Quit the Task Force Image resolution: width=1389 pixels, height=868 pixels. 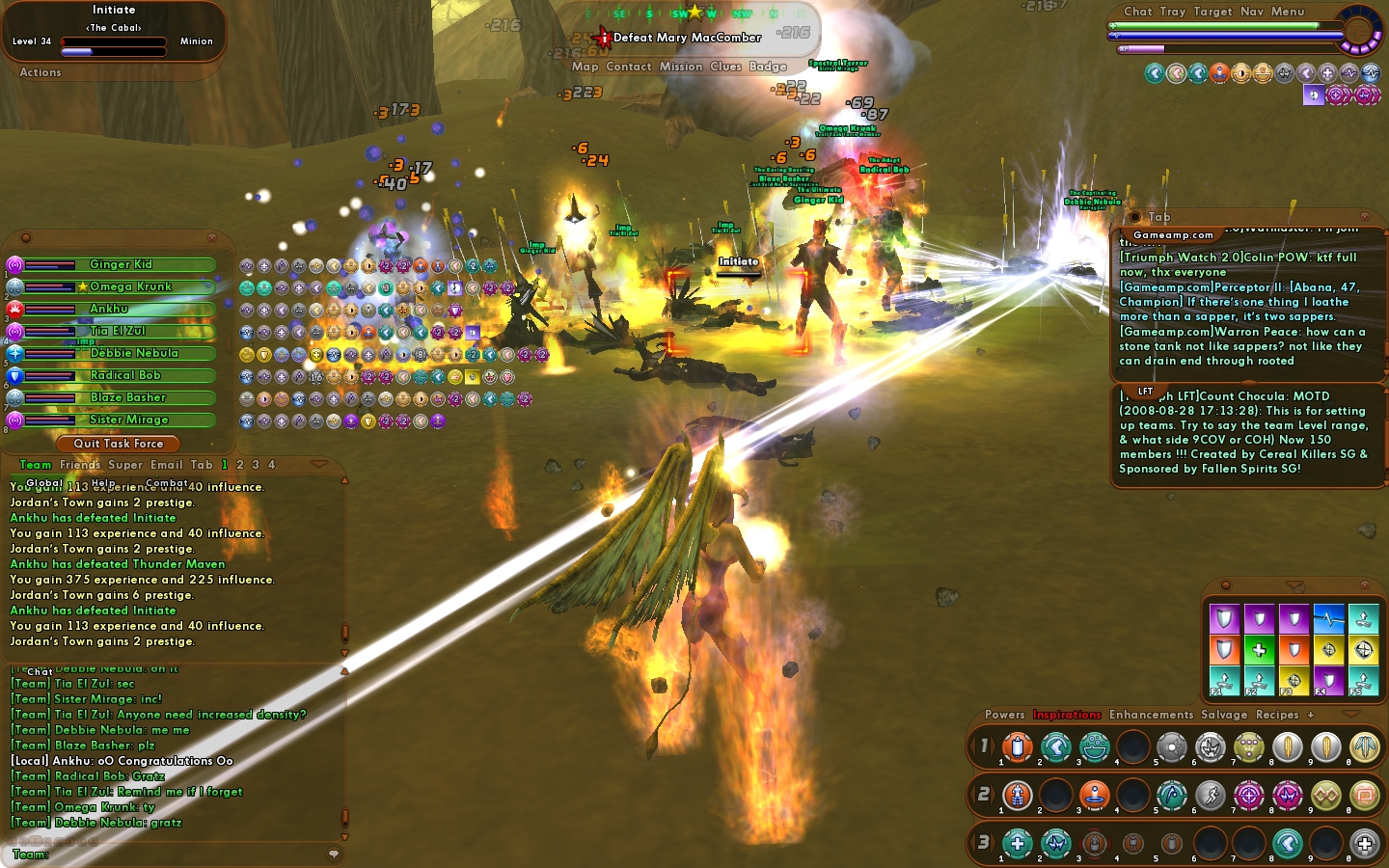click(119, 444)
